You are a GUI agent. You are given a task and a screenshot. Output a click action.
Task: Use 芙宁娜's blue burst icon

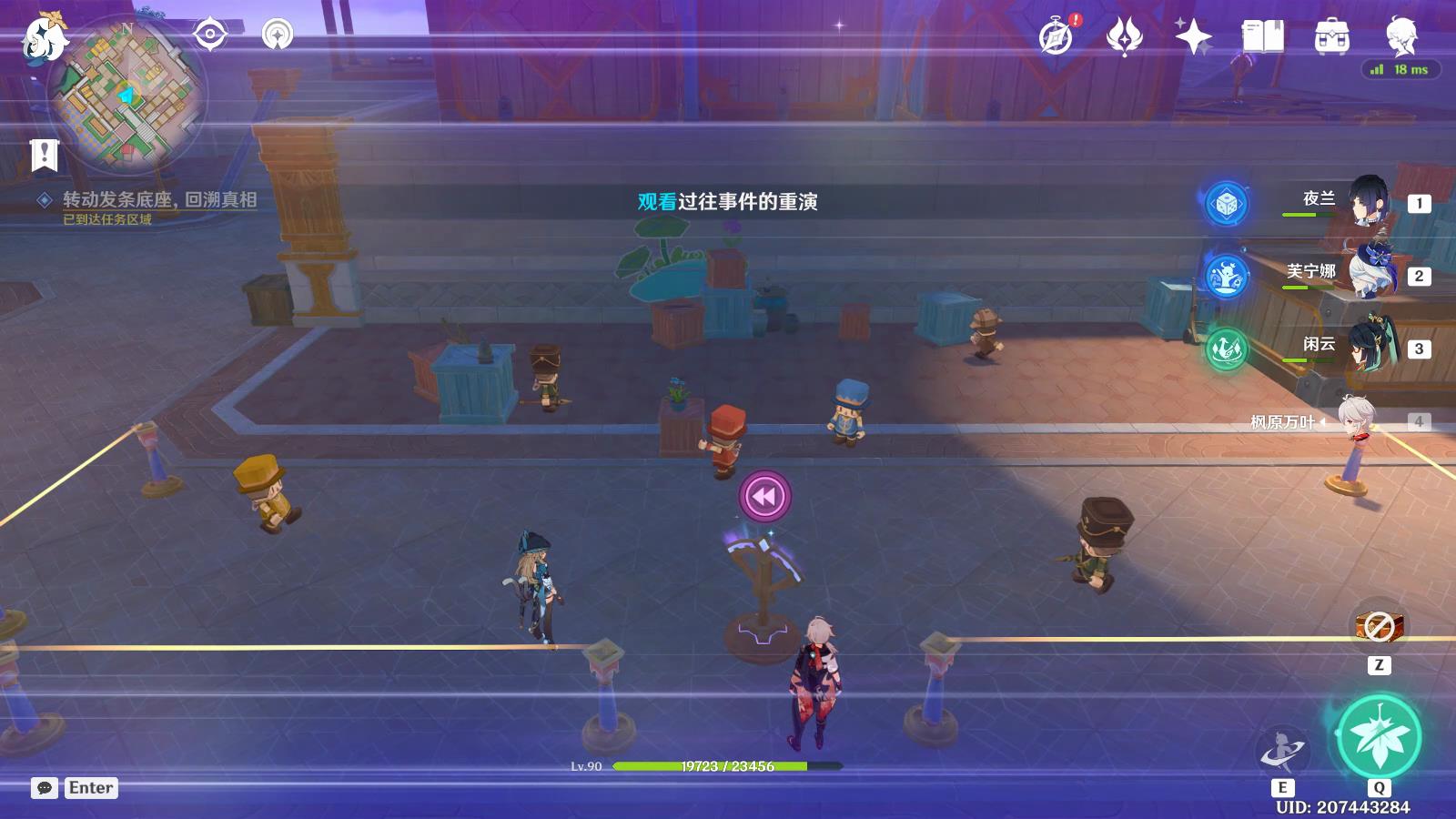tap(1226, 276)
